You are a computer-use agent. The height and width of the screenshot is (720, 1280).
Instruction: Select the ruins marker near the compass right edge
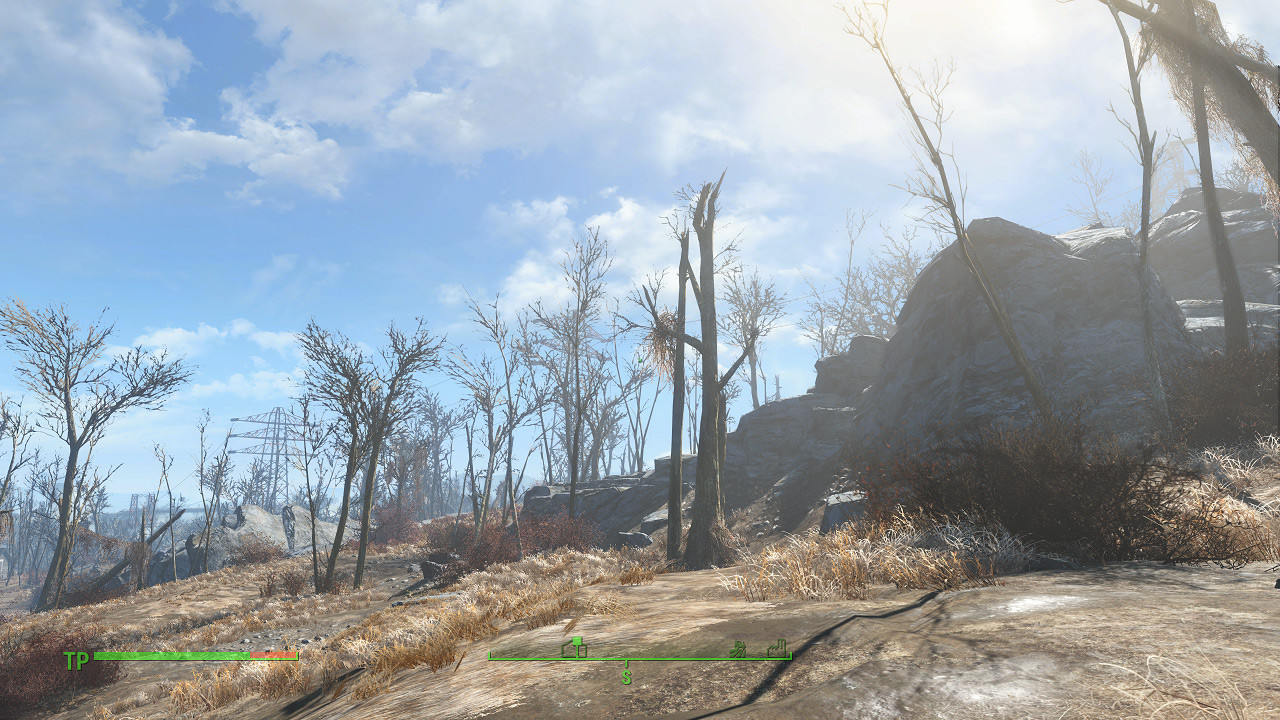(740, 649)
